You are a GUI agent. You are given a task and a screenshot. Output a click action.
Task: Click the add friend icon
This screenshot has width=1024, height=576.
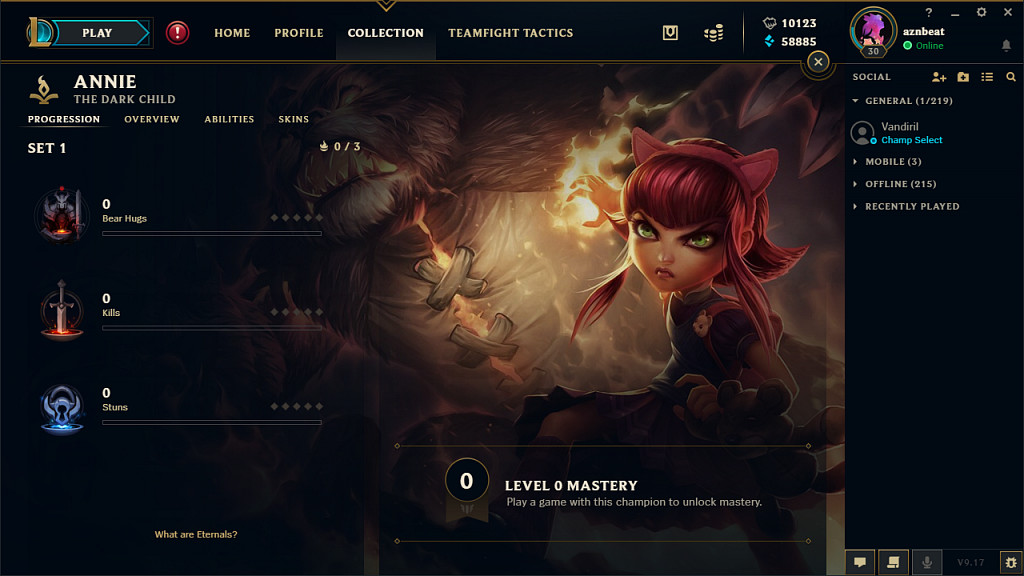click(x=938, y=77)
